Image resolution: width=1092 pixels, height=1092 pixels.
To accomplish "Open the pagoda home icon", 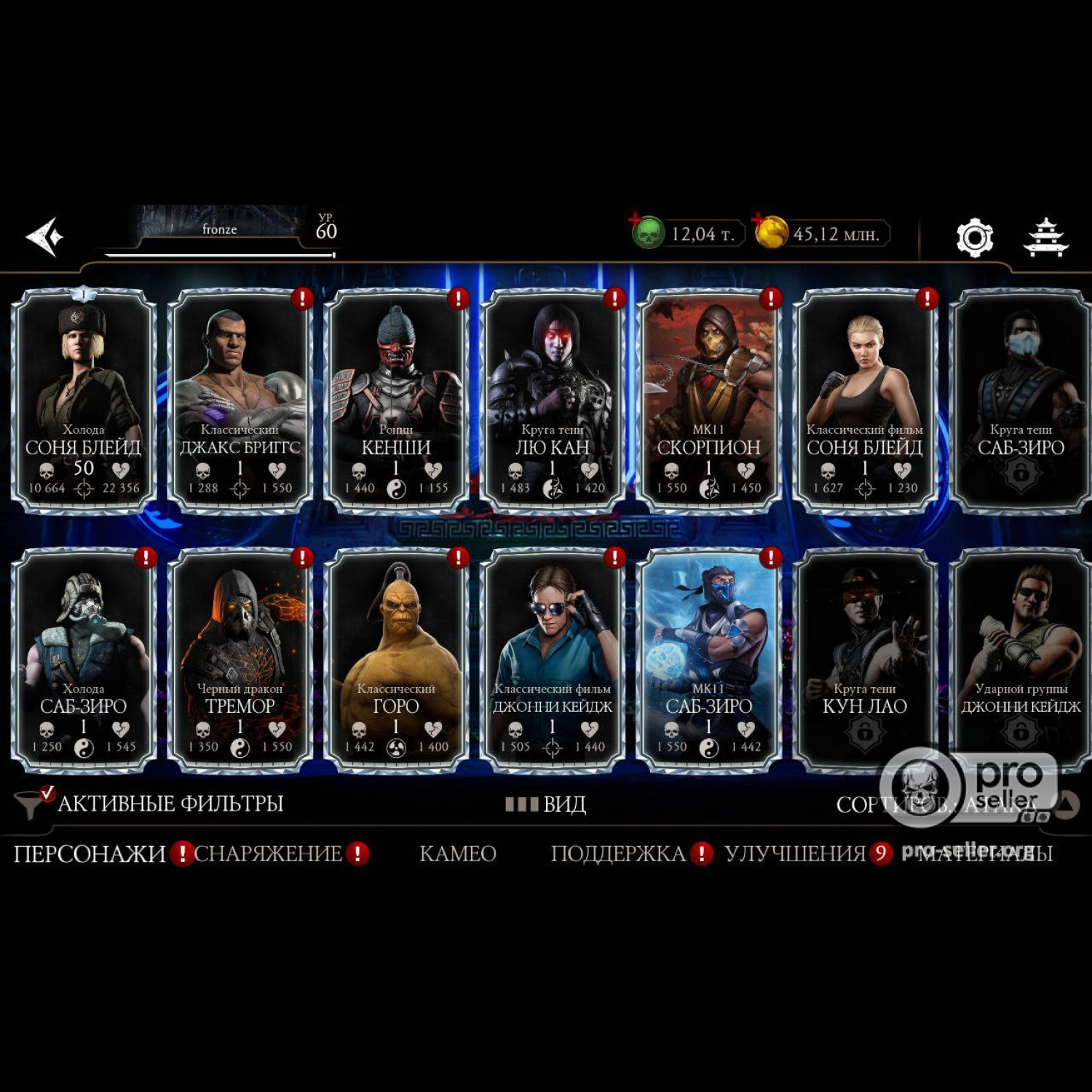I will [x=1045, y=237].
